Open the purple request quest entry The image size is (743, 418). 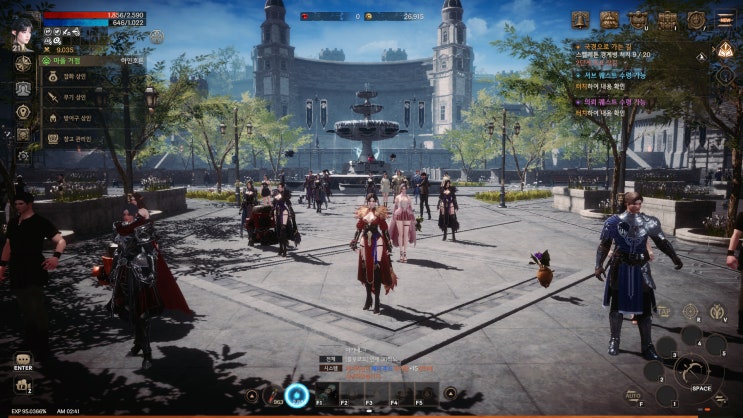tap(612, 102)
